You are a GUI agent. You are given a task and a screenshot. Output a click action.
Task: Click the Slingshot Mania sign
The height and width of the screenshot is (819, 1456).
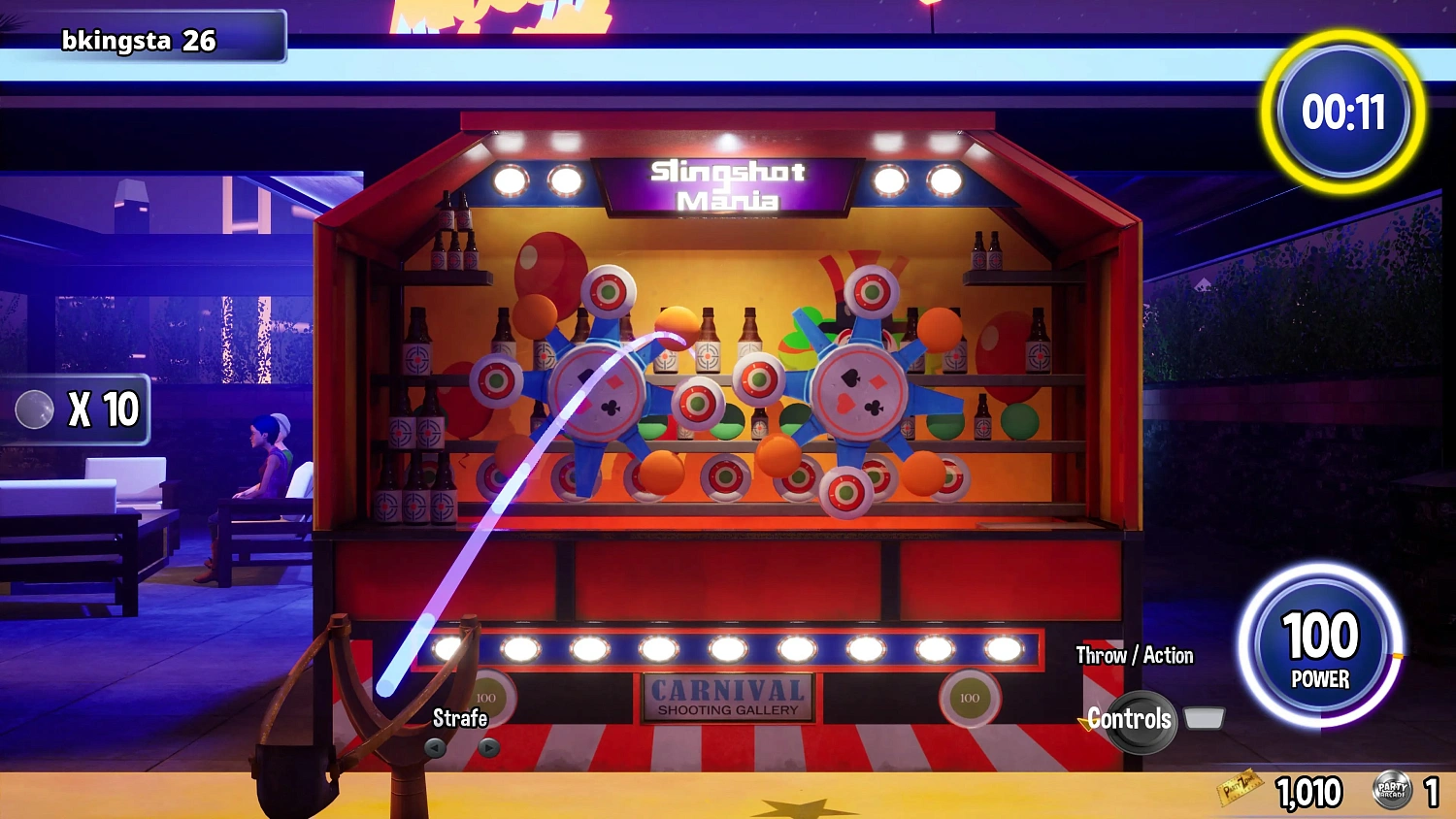point(726,184)
